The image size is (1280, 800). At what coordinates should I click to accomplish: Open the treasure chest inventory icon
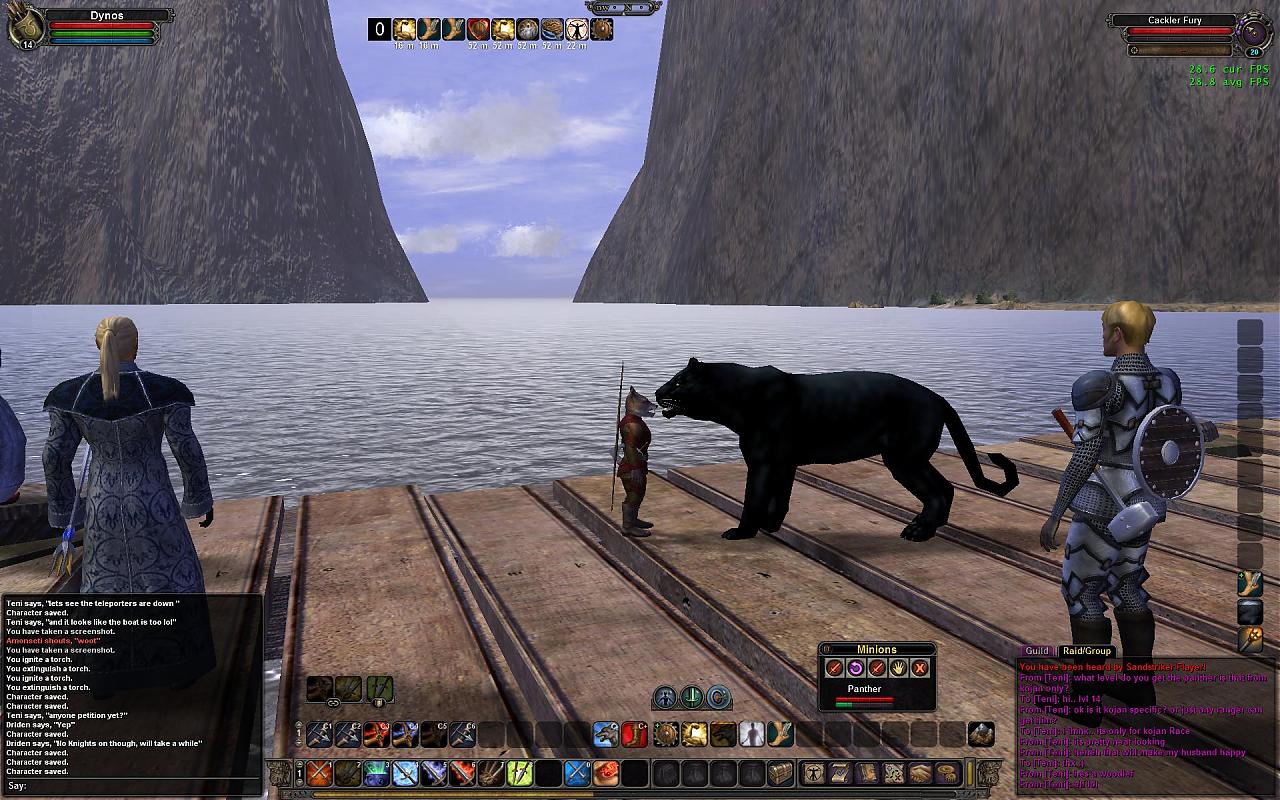click(x=780, y=773)
